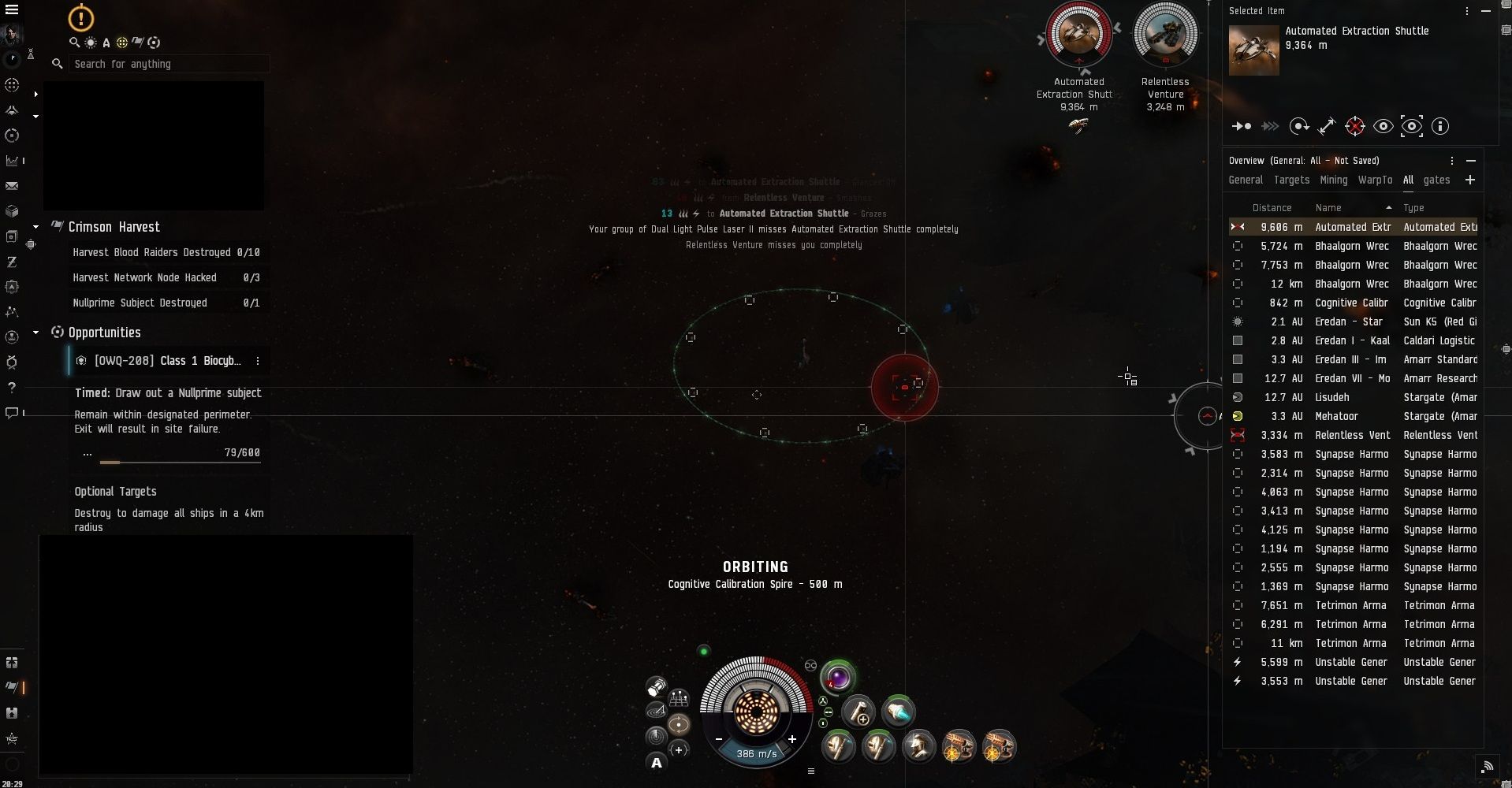Viewport: 1512px width, 788px height.
Task: Open the OWQ-208 opportunity options menu
Action: [258, 361]
